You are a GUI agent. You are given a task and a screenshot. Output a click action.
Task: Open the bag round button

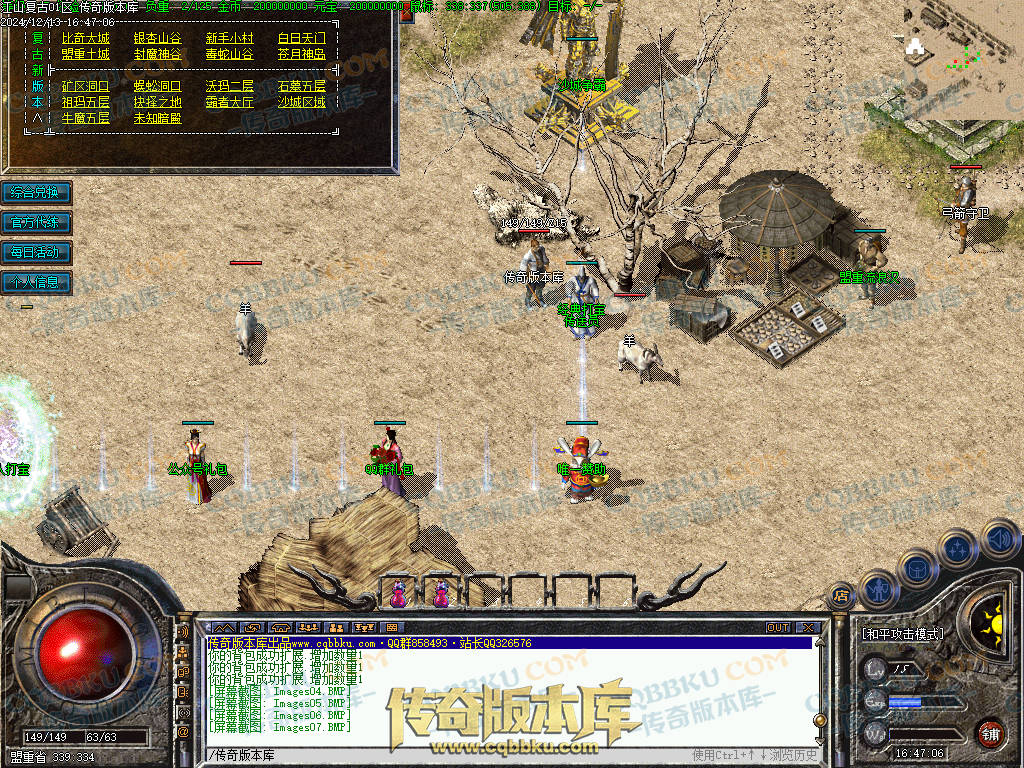click(918, 567)
